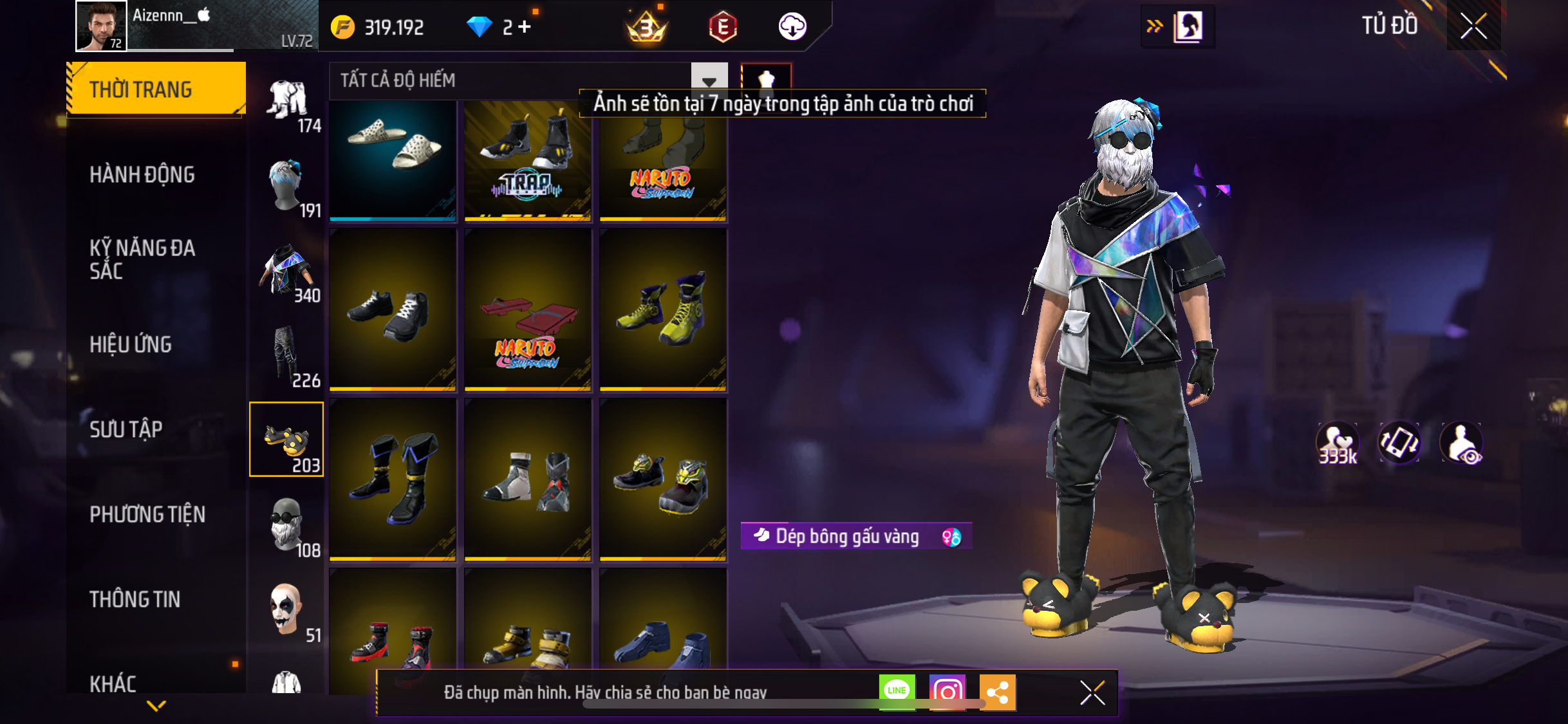1568x724 pixels.
Task: Open the player profile avatar
Action: pyautogui.click(x=101, y=26)
